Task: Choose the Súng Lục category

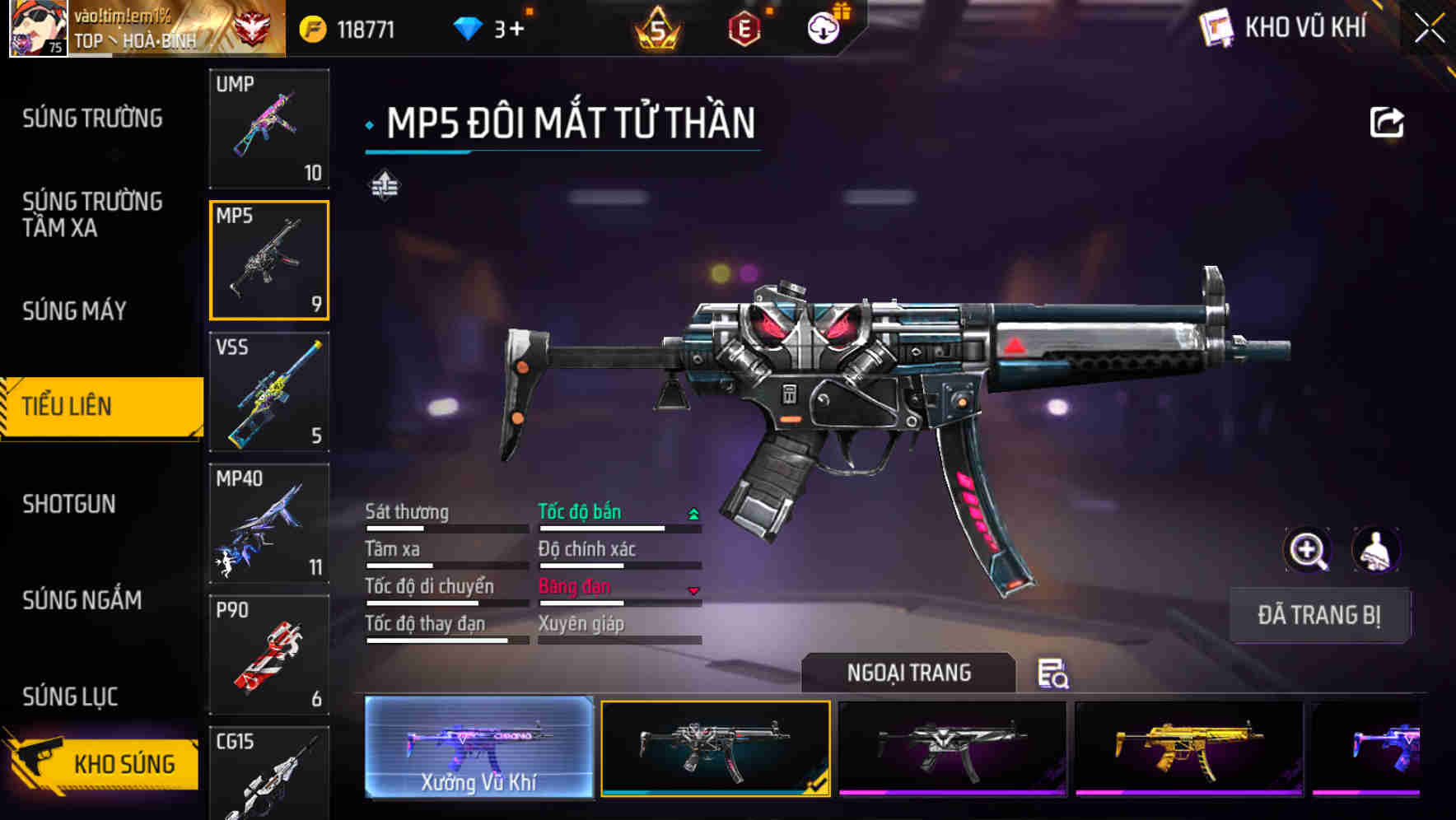Action: pos(70,697)
